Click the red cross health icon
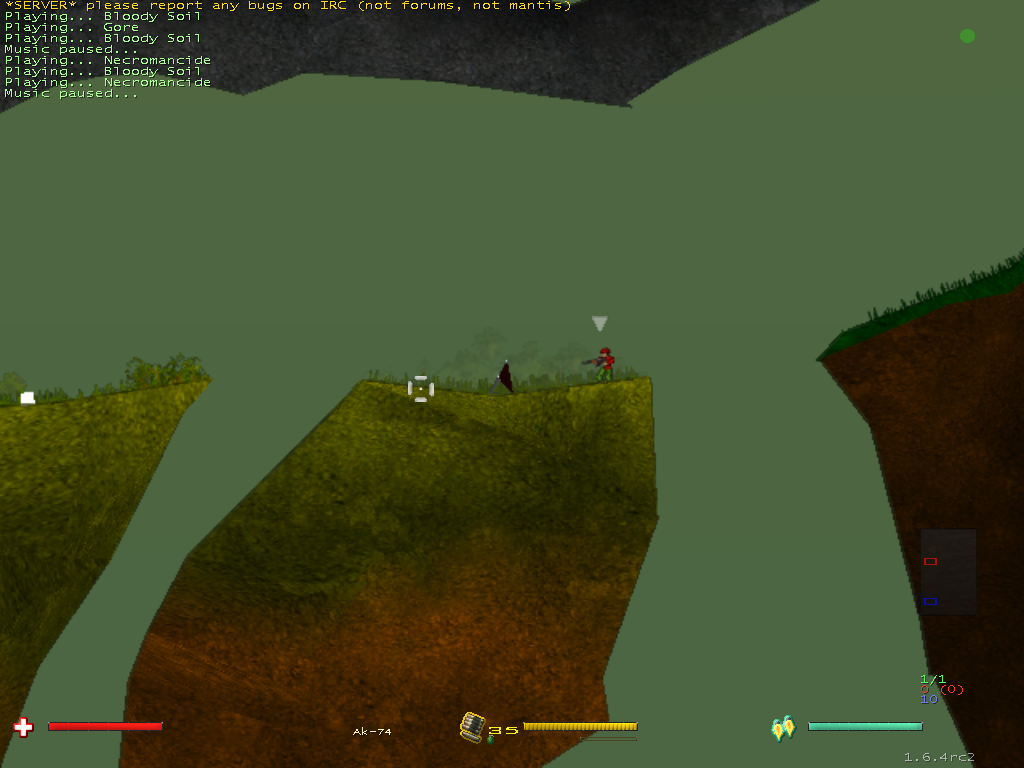Viewport: 1024px width, 768px height. click(24, 727)
